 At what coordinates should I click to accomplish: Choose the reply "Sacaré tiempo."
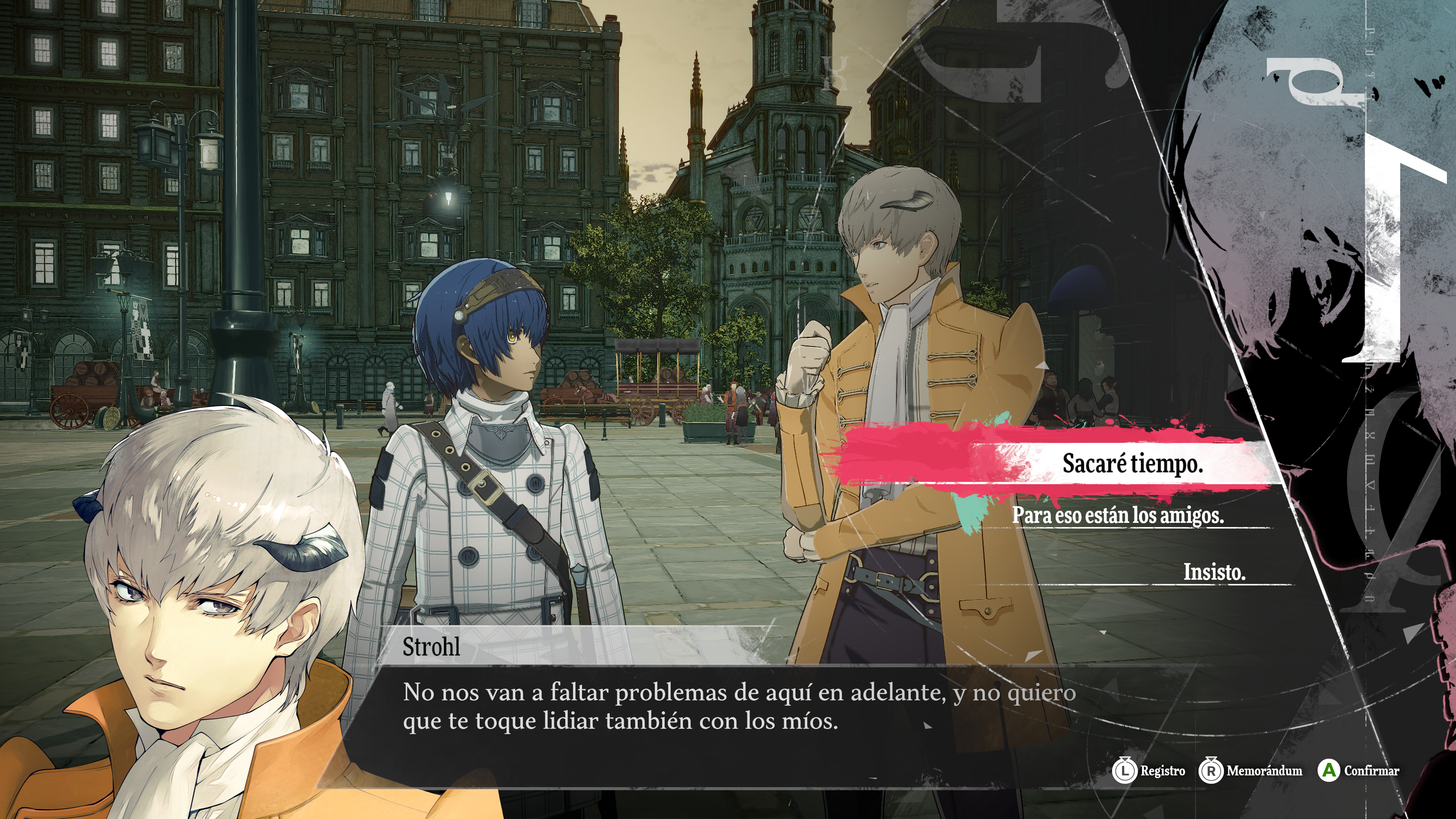(x=1132, y=463)
